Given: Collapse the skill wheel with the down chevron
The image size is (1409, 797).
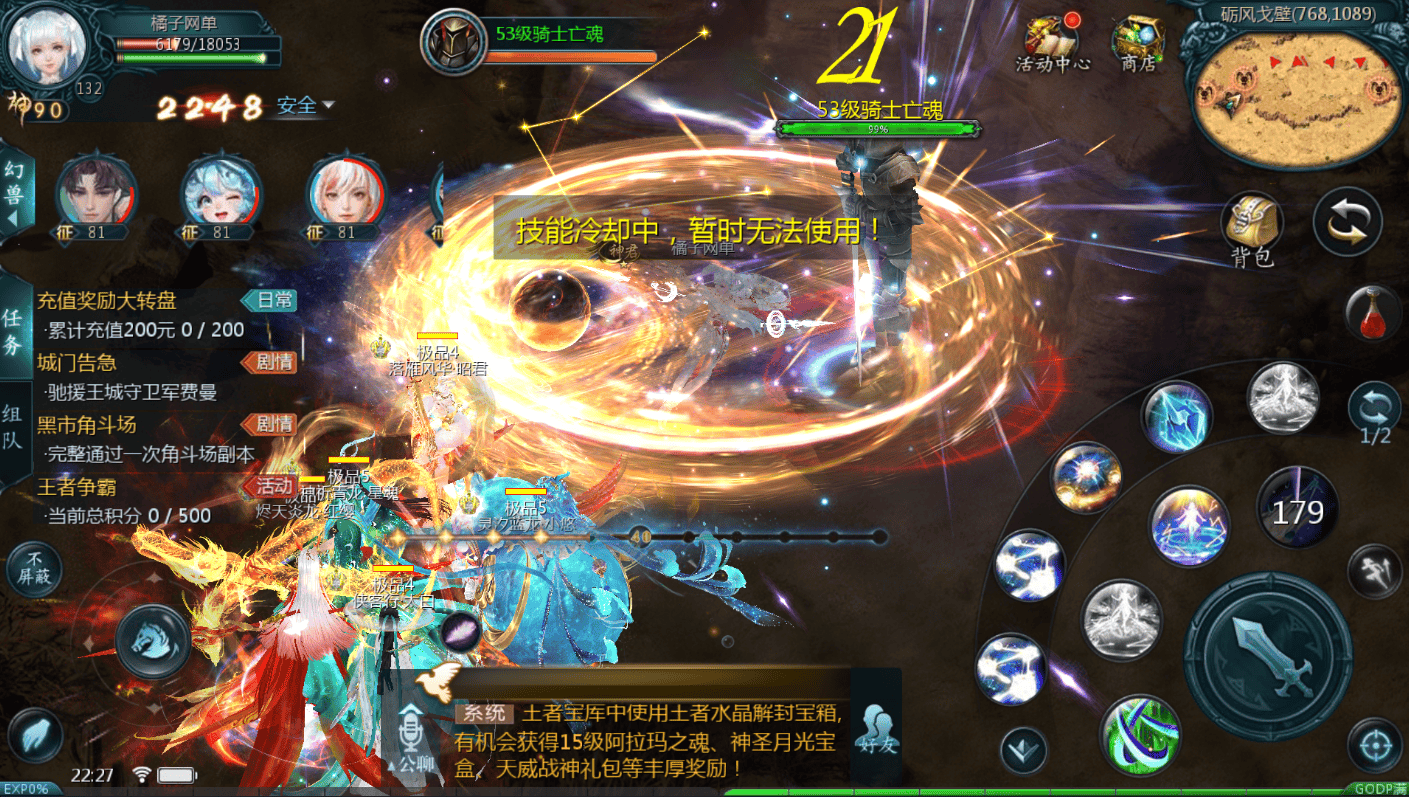Looking at the screenshot, I should tap(1023, 748).
